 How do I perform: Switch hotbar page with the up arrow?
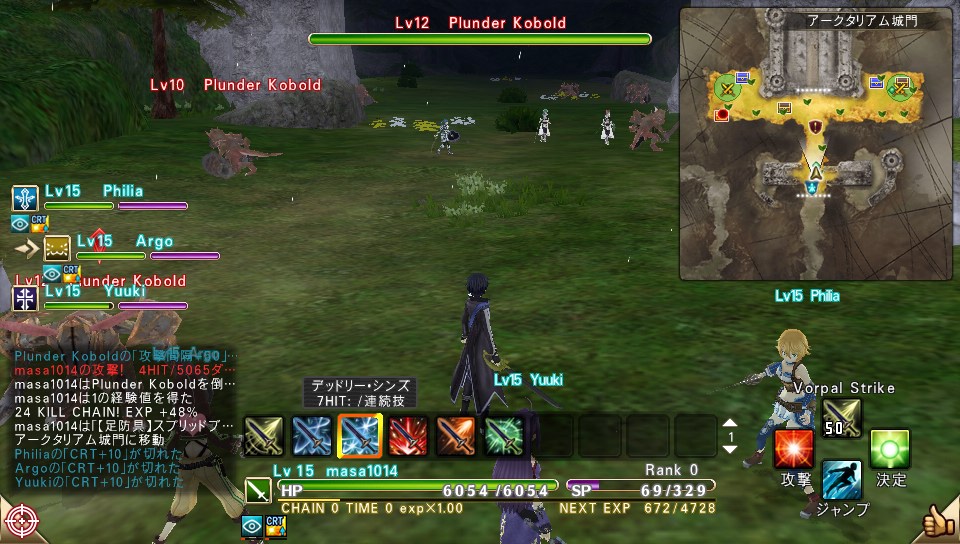coord(728,423)
